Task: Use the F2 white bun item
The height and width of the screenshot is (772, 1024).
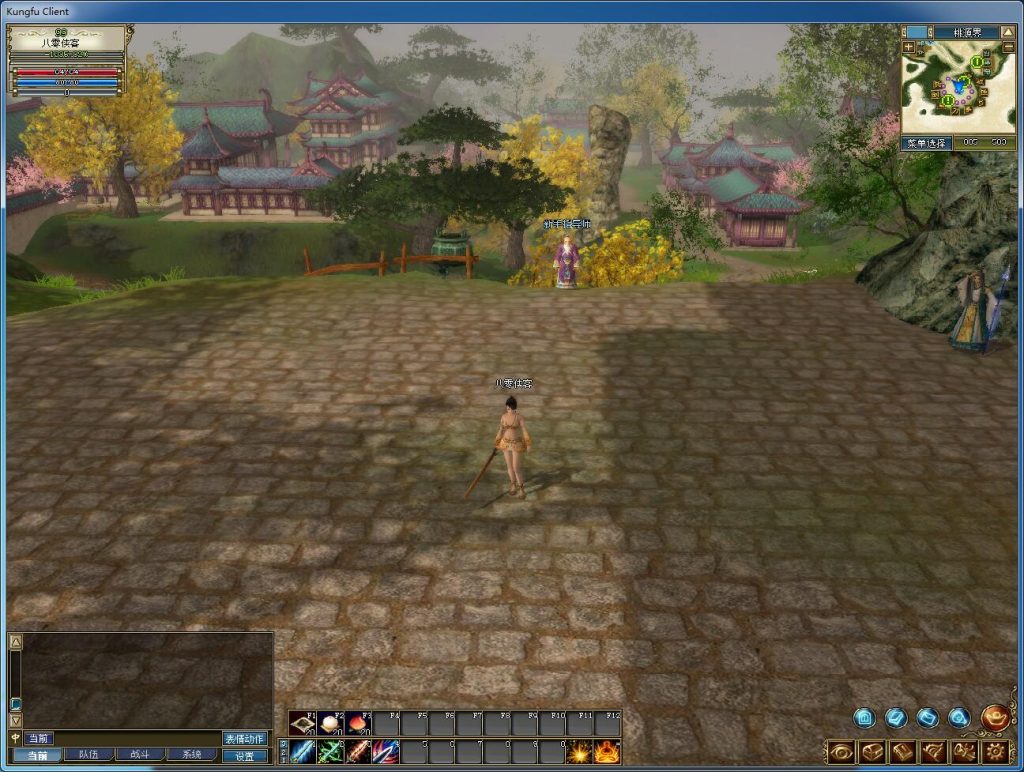Action: pos(330,724)
